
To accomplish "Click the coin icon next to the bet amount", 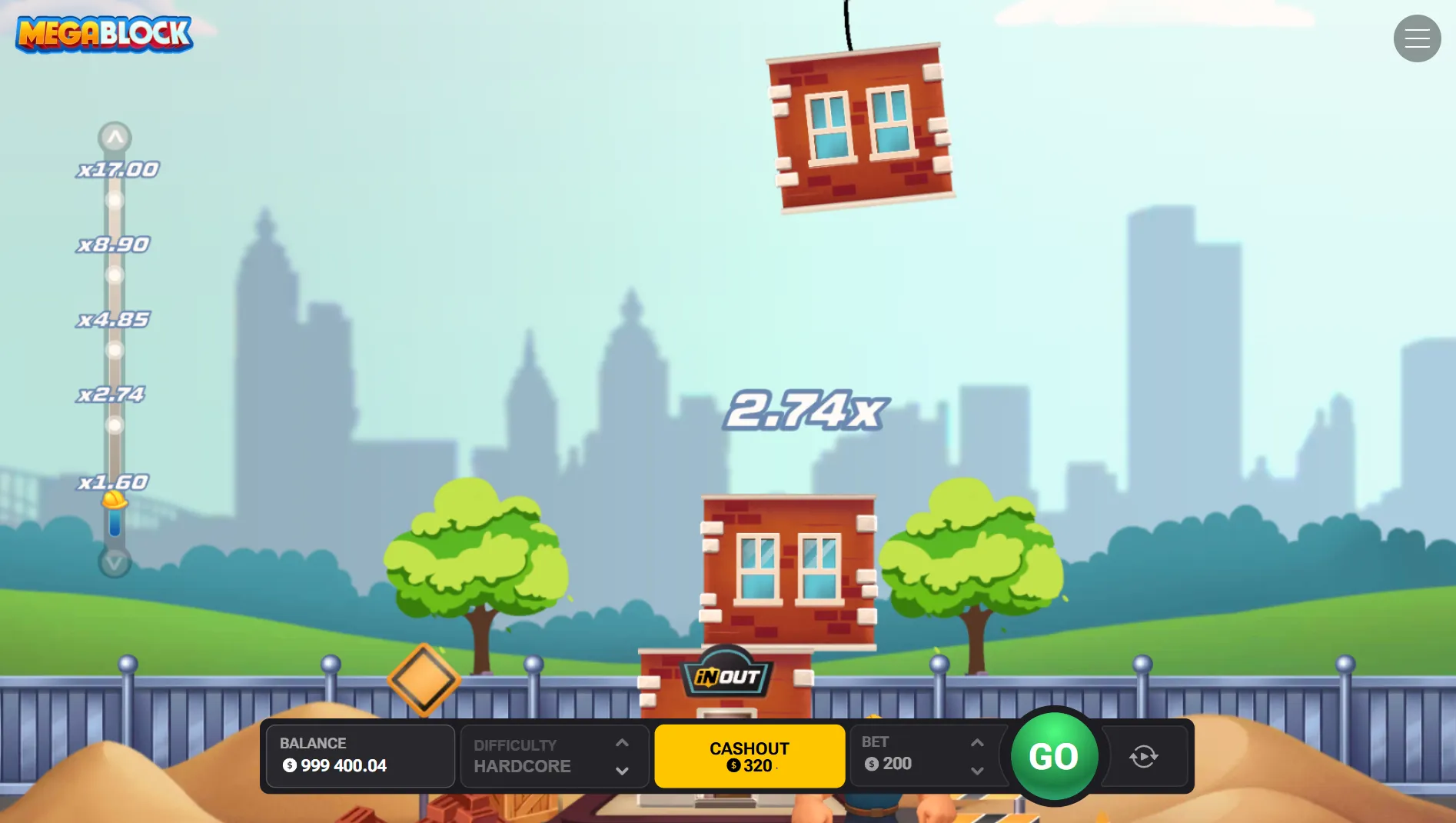I will [x=872, y=764].
